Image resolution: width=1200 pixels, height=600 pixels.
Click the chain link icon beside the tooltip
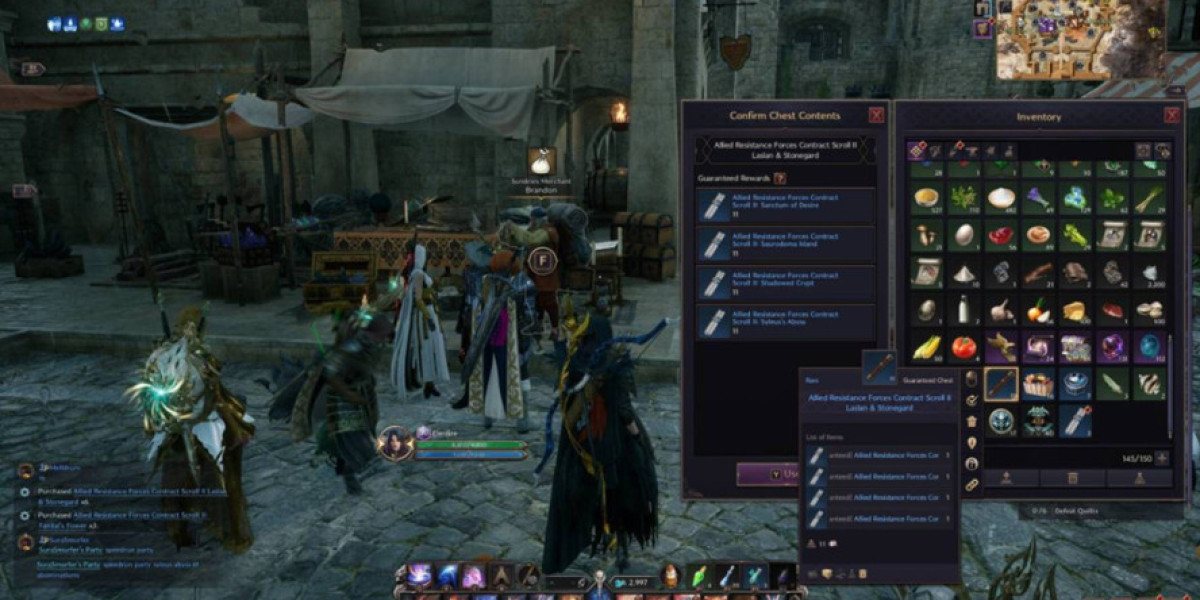[x=971, y=485]
